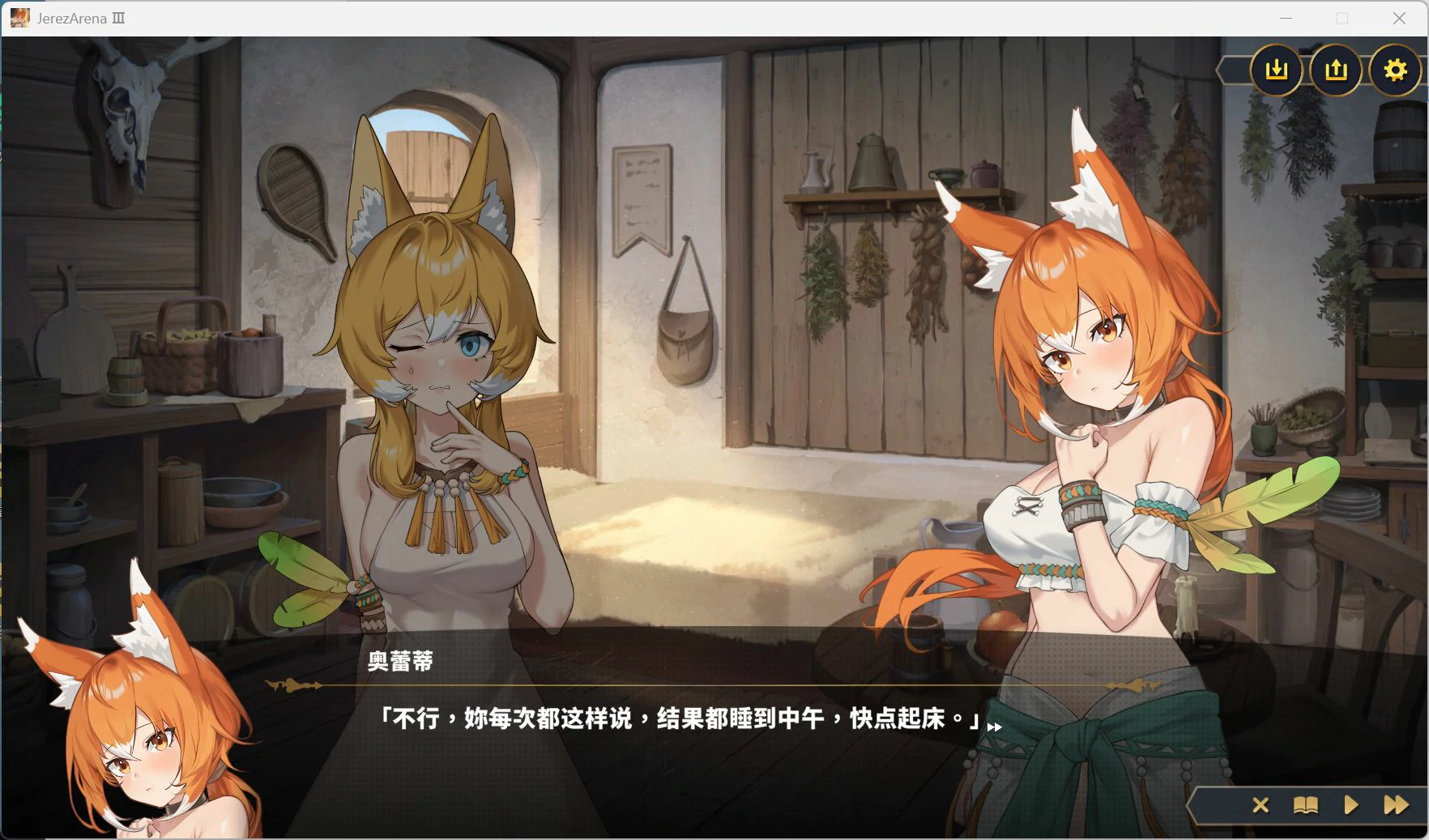Activate skip mode with the fast-forward icon
The height and width of the screenshot is (840, 1429).
[1396, 805]
